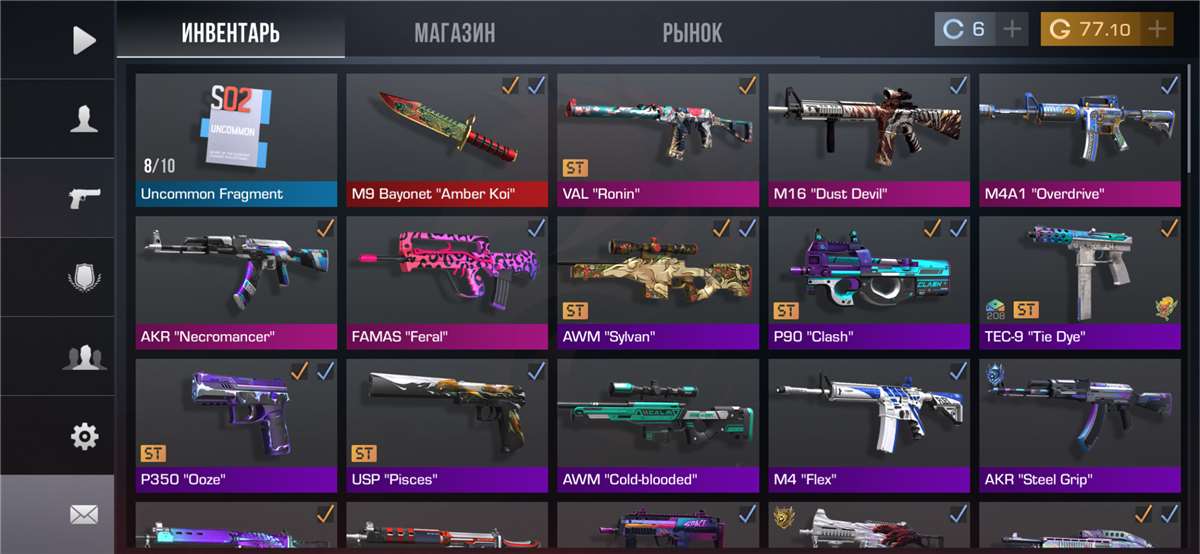This screenshot has width=1200, height=554.
Task: Open the friends group icon
Action: click(x=84, y=356)
